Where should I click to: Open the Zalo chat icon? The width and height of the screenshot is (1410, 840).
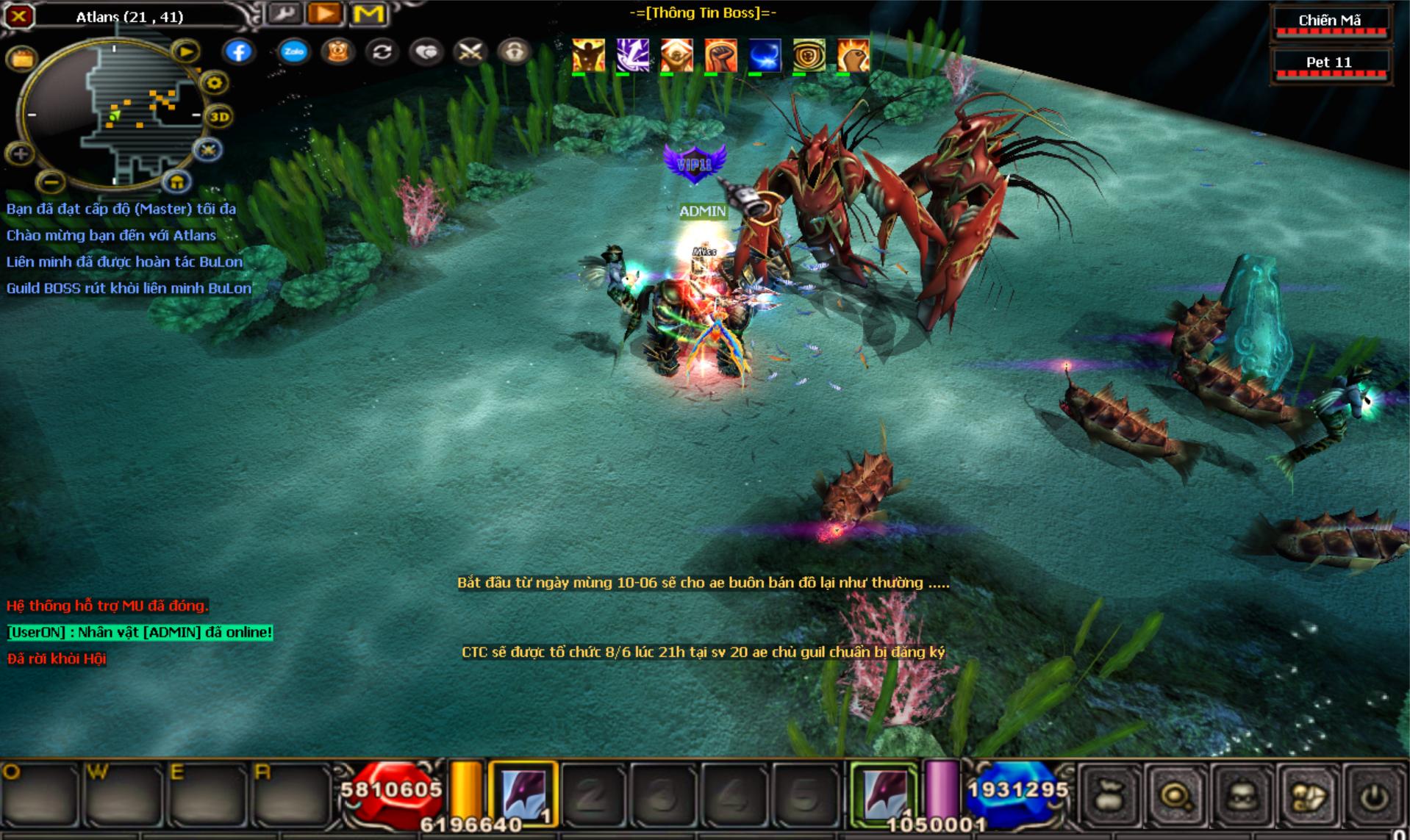293,51
